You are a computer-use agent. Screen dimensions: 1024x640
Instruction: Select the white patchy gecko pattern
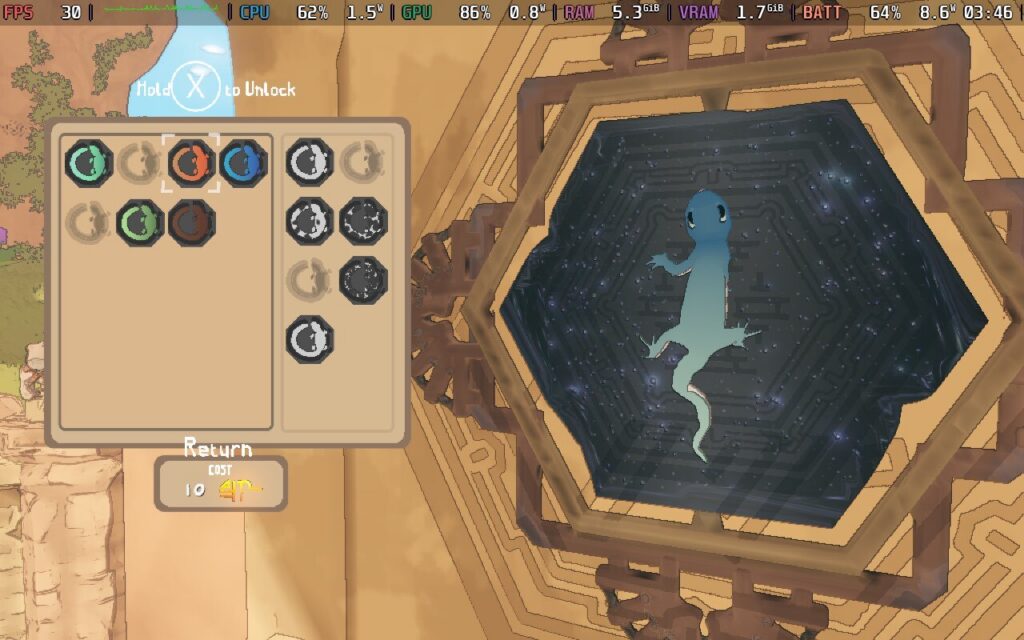[310, 222]
